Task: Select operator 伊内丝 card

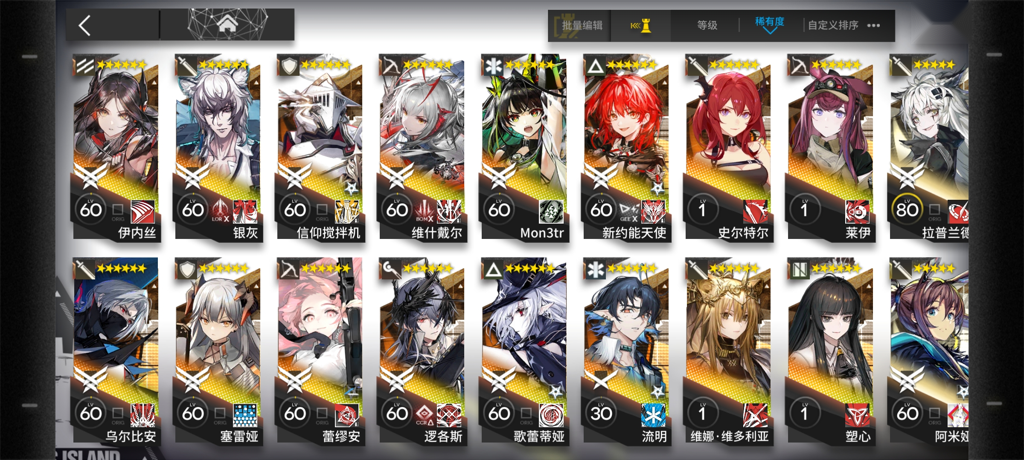Action: (116, 140)
